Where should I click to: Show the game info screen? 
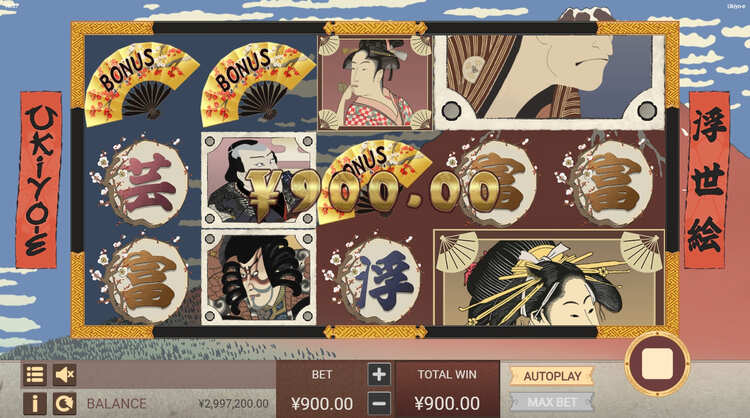coord(35,403)
